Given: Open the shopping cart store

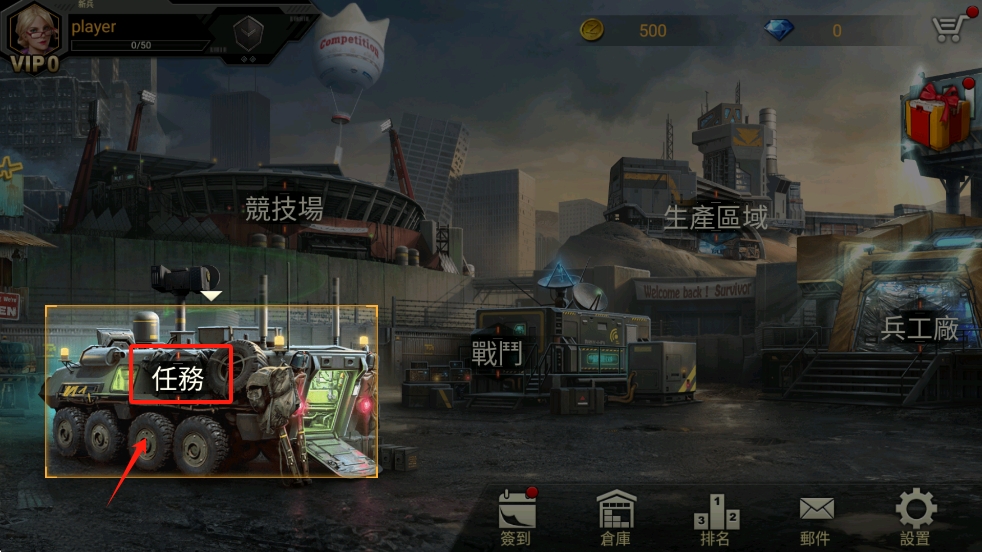Looking at the screenshot, I should click(x=948, y=28).
